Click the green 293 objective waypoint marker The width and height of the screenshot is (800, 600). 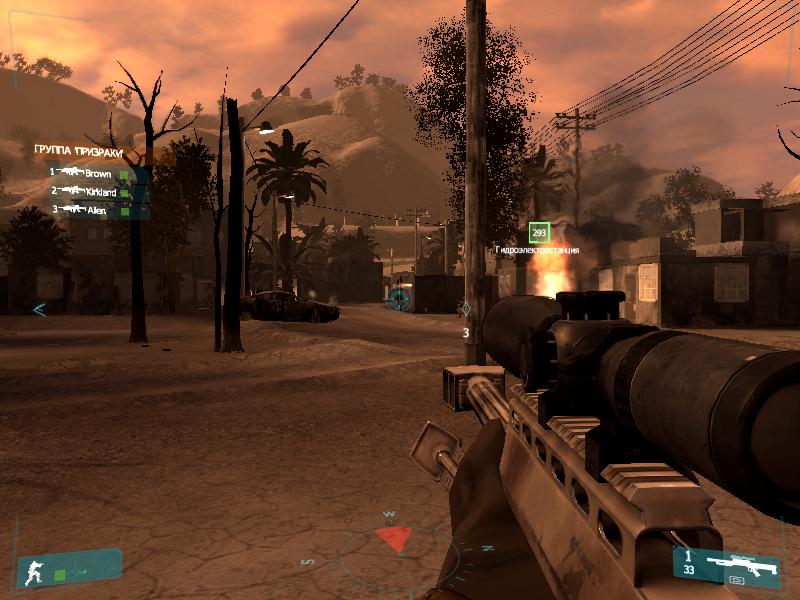point(539,233)
